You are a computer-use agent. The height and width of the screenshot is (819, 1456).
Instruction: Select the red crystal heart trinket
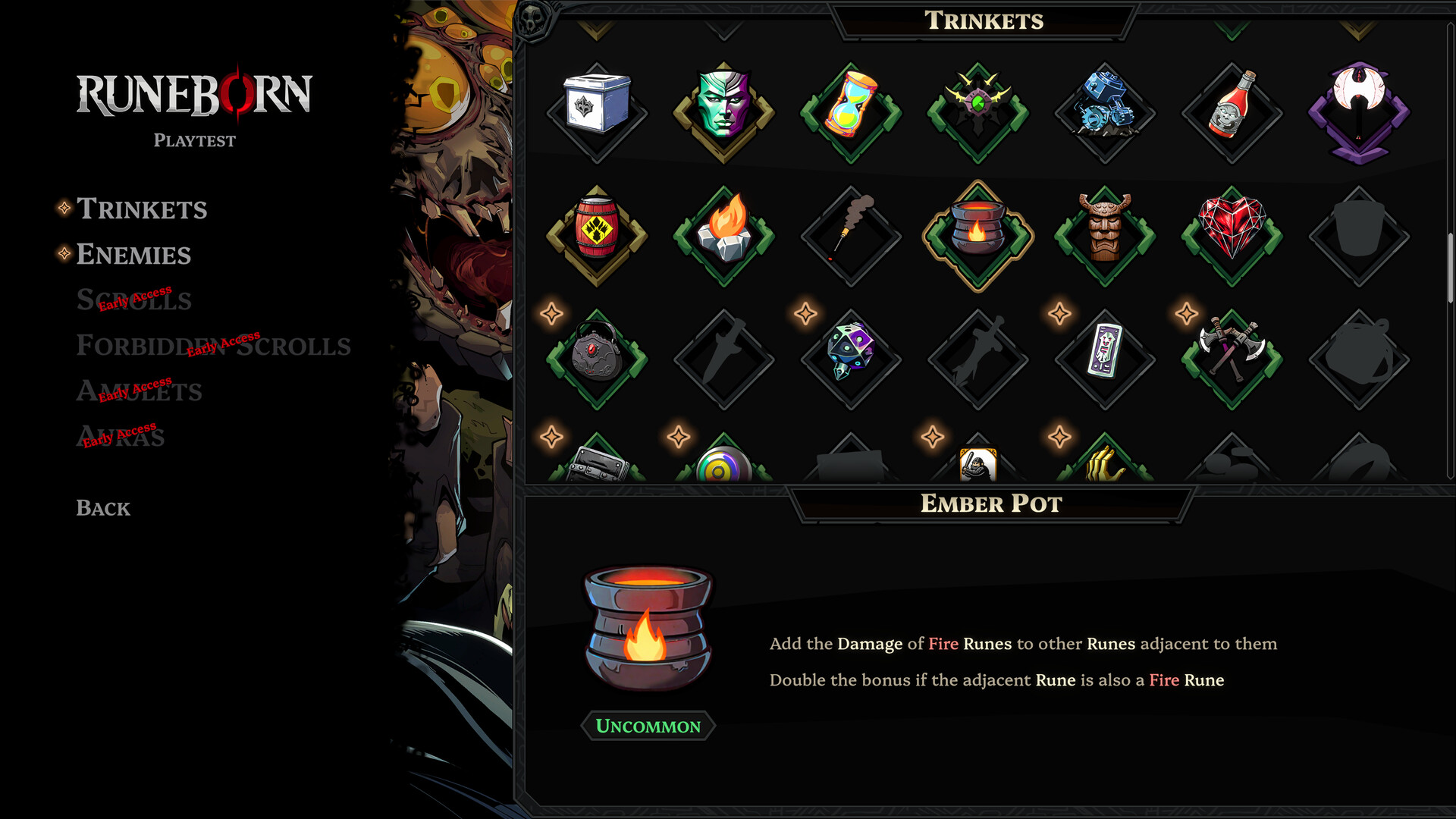tap(1228, 231)
